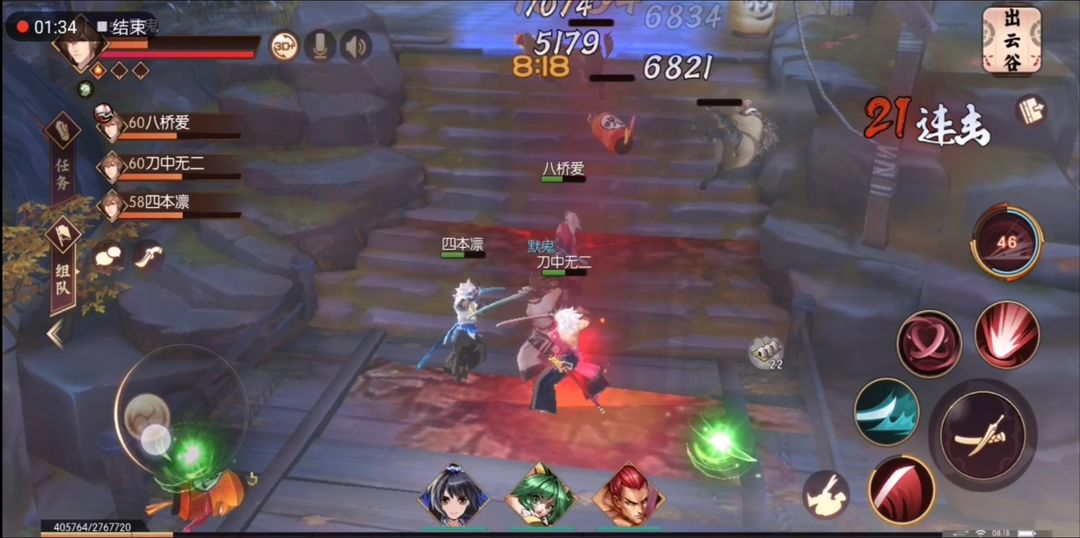Select the black-haired girl companion portrait

(x=454, y=495)
